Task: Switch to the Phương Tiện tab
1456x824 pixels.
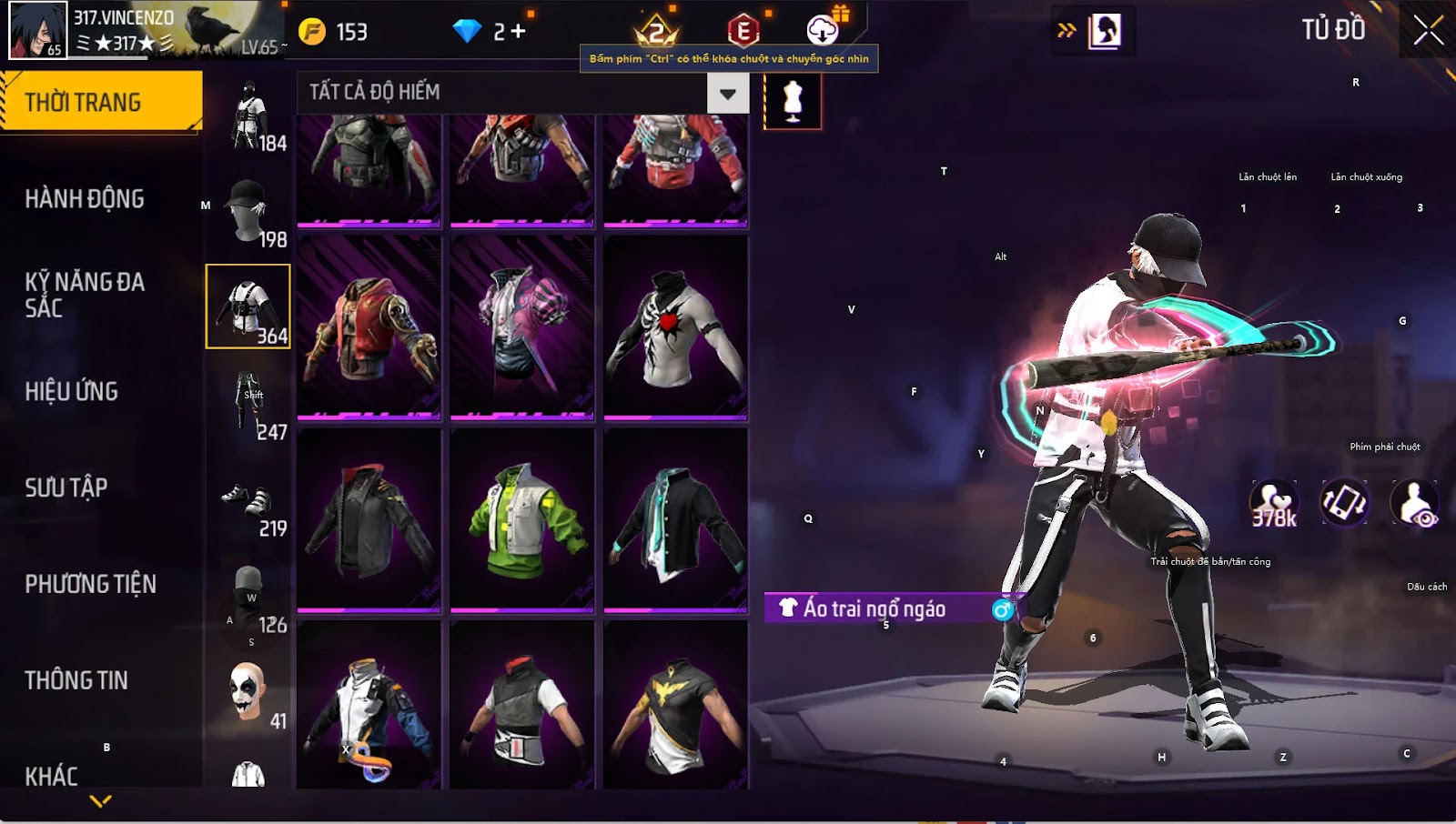Action: [91, 584]
